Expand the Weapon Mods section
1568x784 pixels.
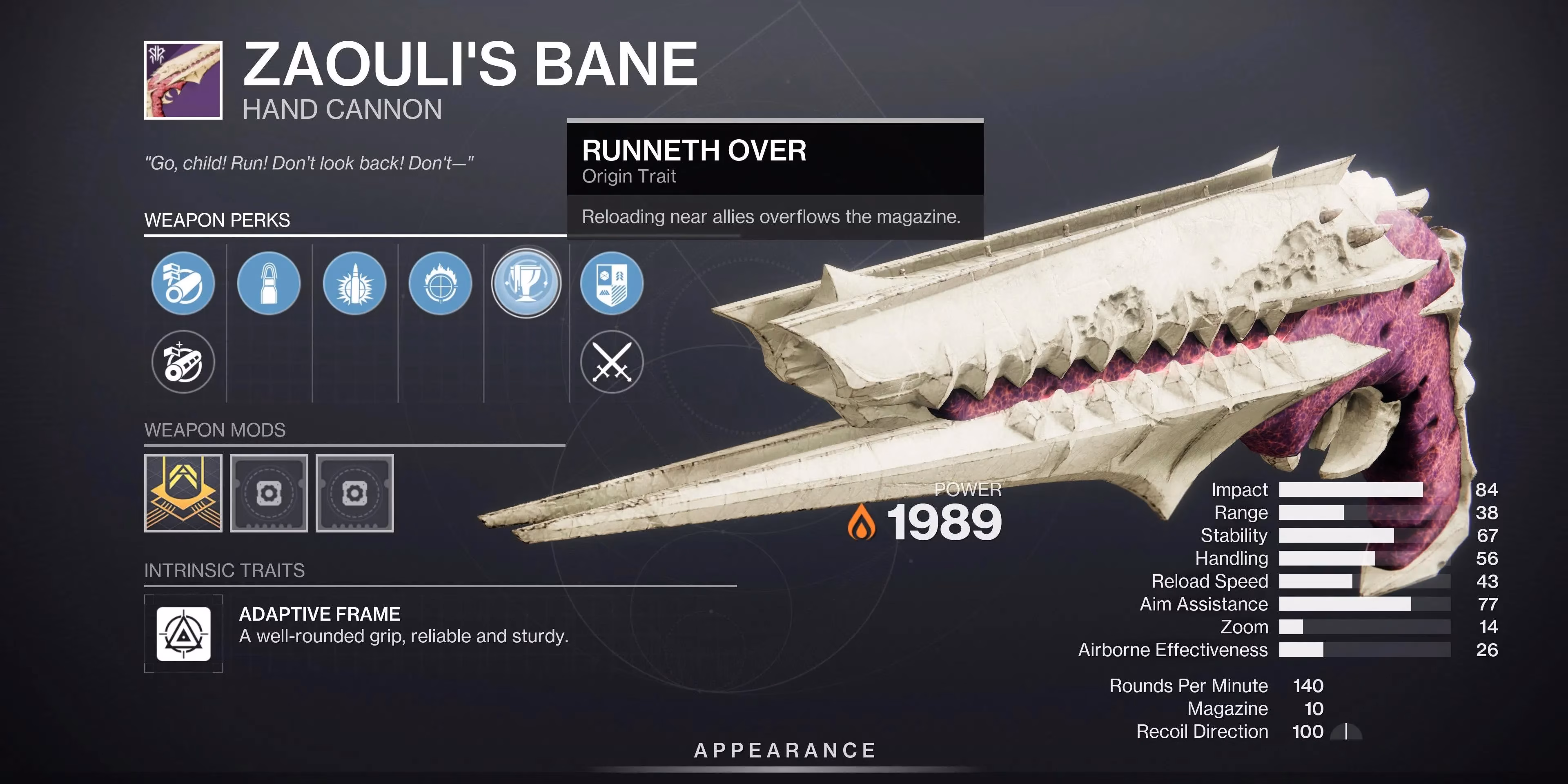(x=215, y=430)
